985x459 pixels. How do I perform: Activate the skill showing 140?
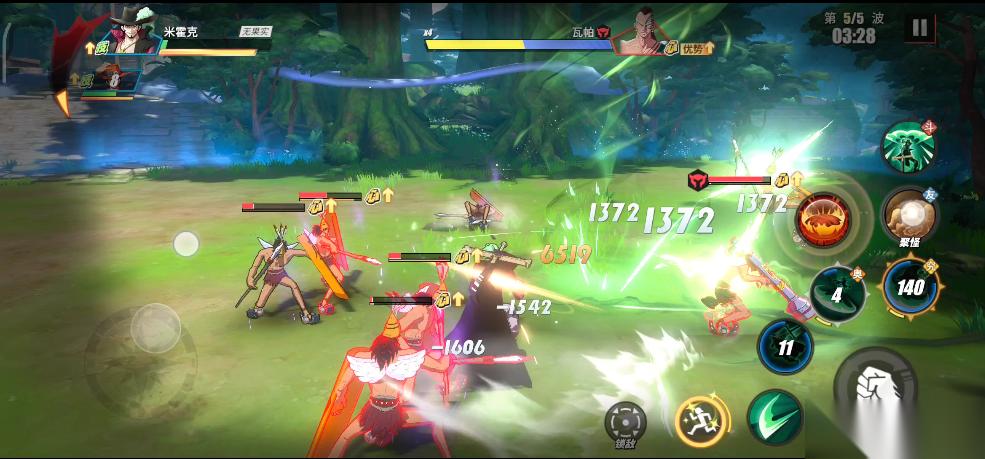pos(910,287)
